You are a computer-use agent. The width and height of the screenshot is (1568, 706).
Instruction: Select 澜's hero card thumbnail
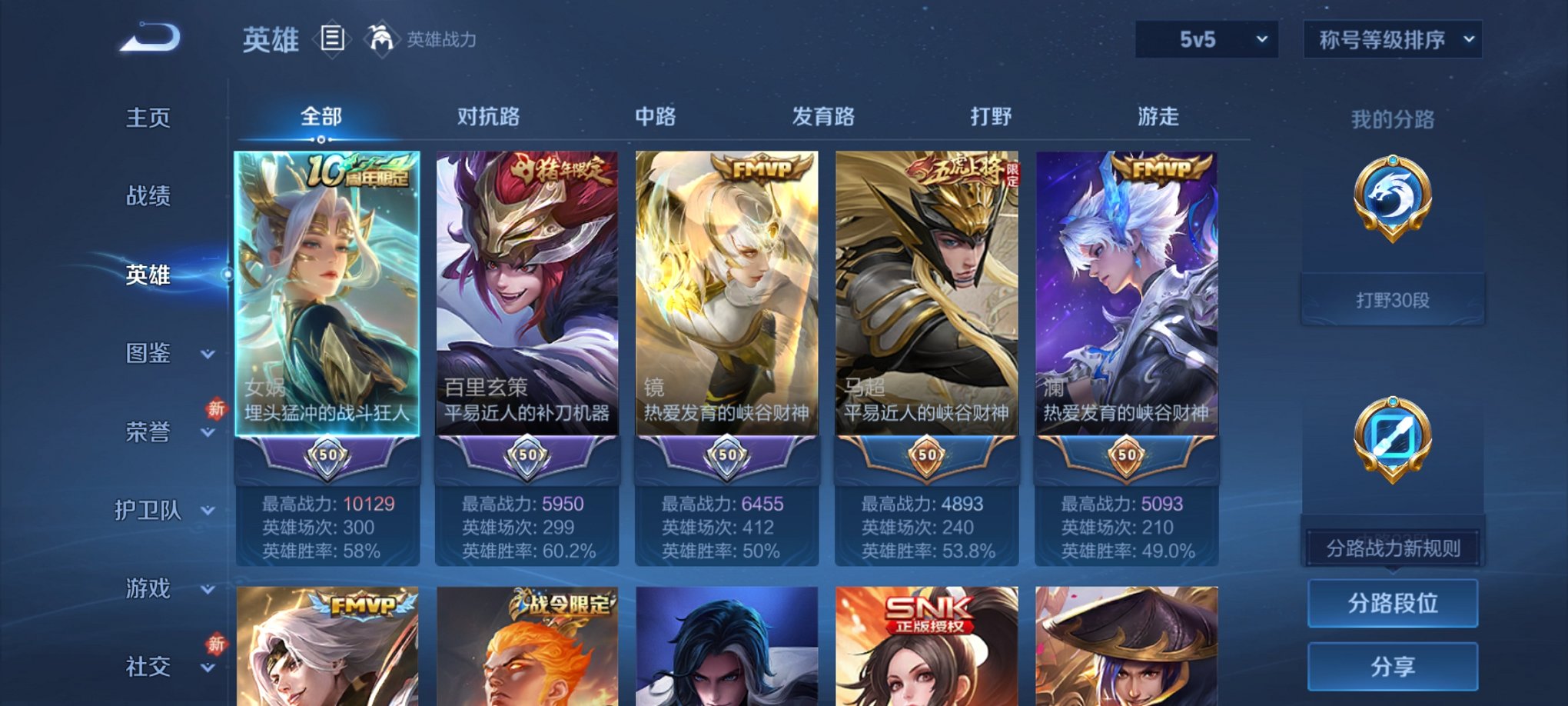1125,292
